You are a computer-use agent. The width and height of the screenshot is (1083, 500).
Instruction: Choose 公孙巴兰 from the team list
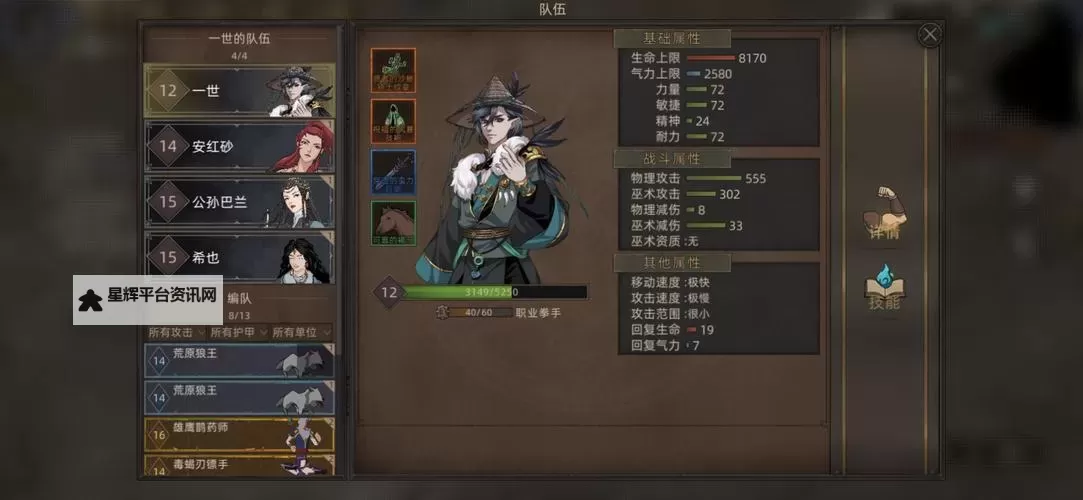tap(239, 202)
